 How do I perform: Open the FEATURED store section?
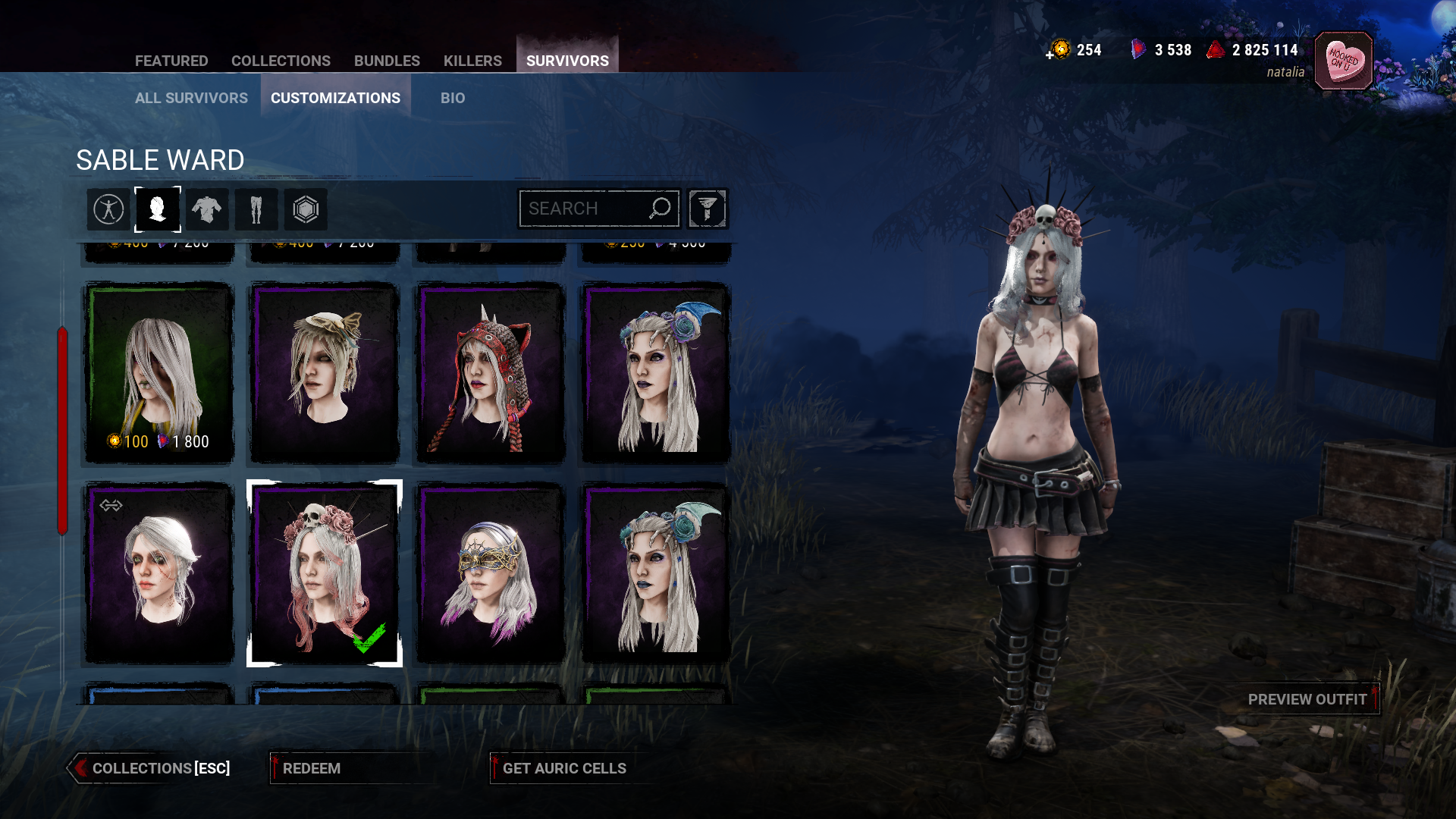[x=172, y=61]
